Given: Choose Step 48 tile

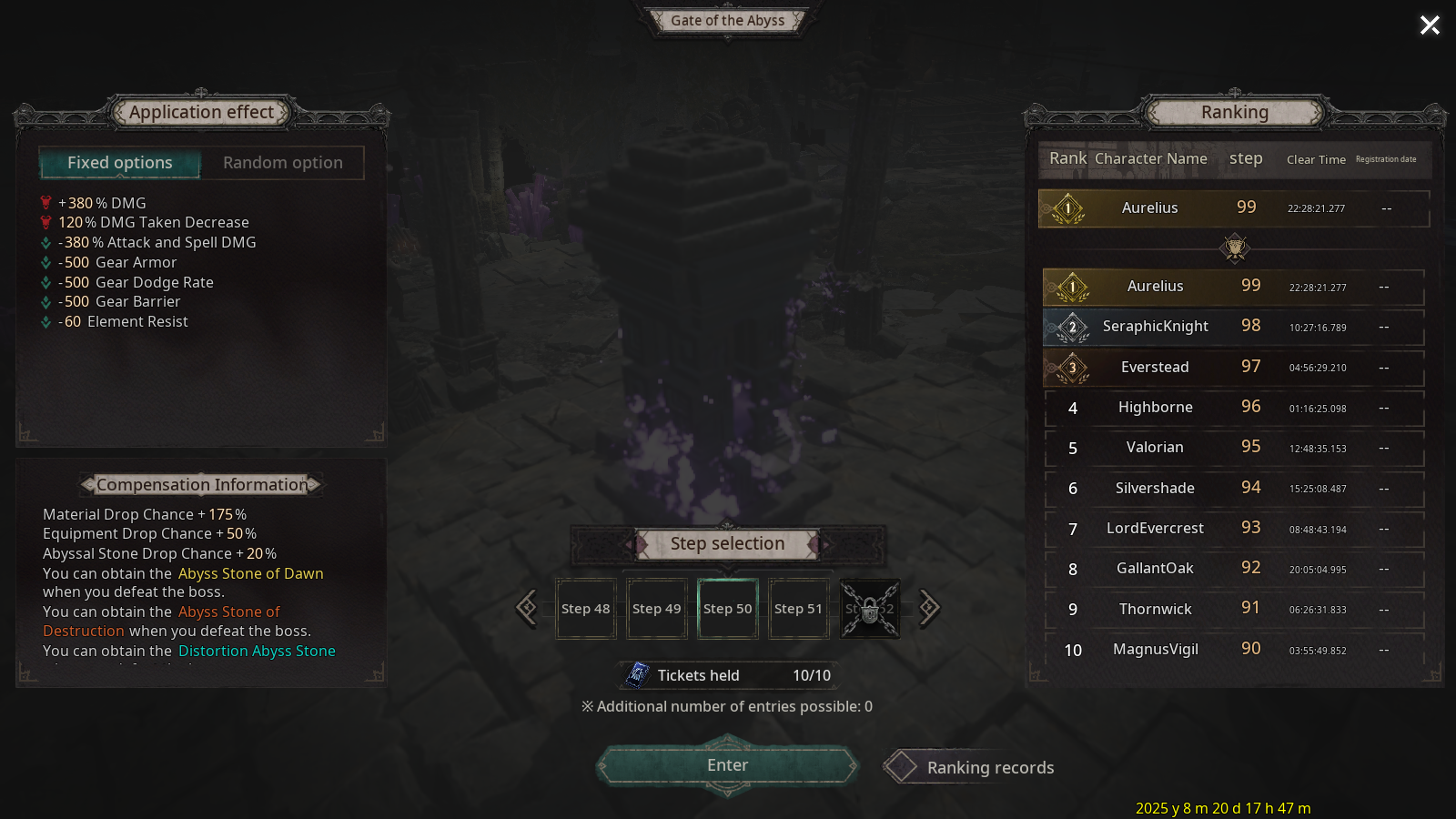Looking at the screenshot, I should coord(586,609).
